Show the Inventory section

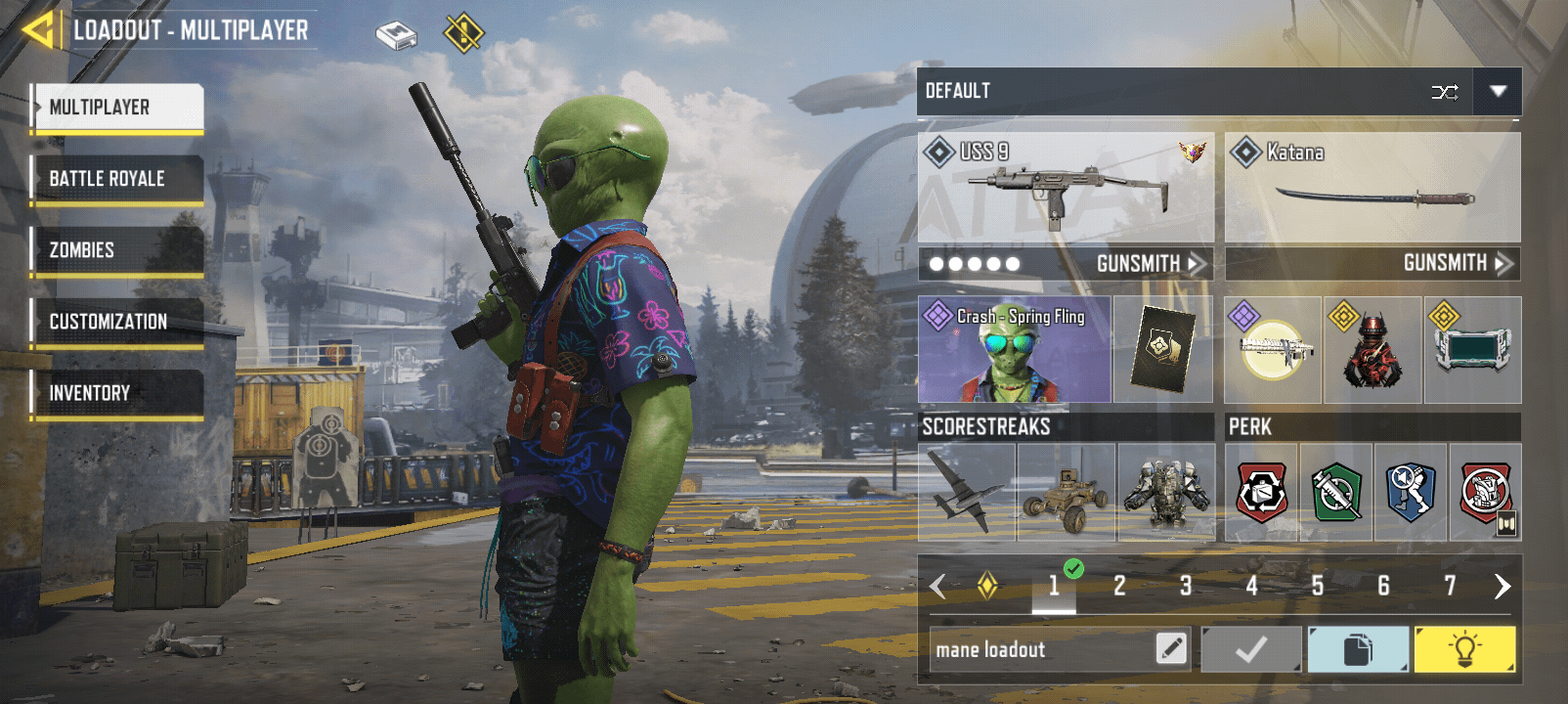(x=117, y=393)
